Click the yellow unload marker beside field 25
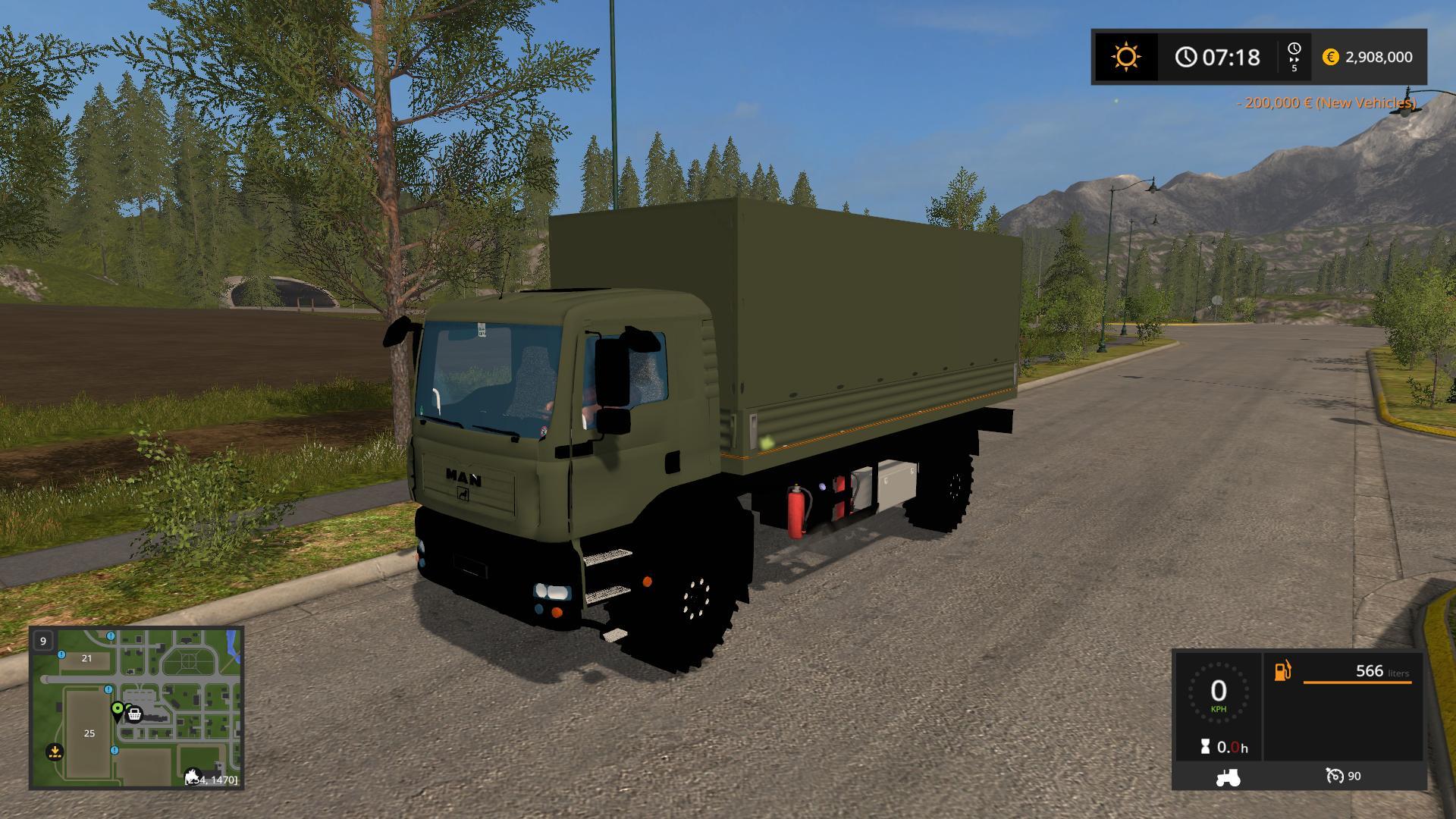The height and width of the screenshot is (819, 1456). [55, 752]
